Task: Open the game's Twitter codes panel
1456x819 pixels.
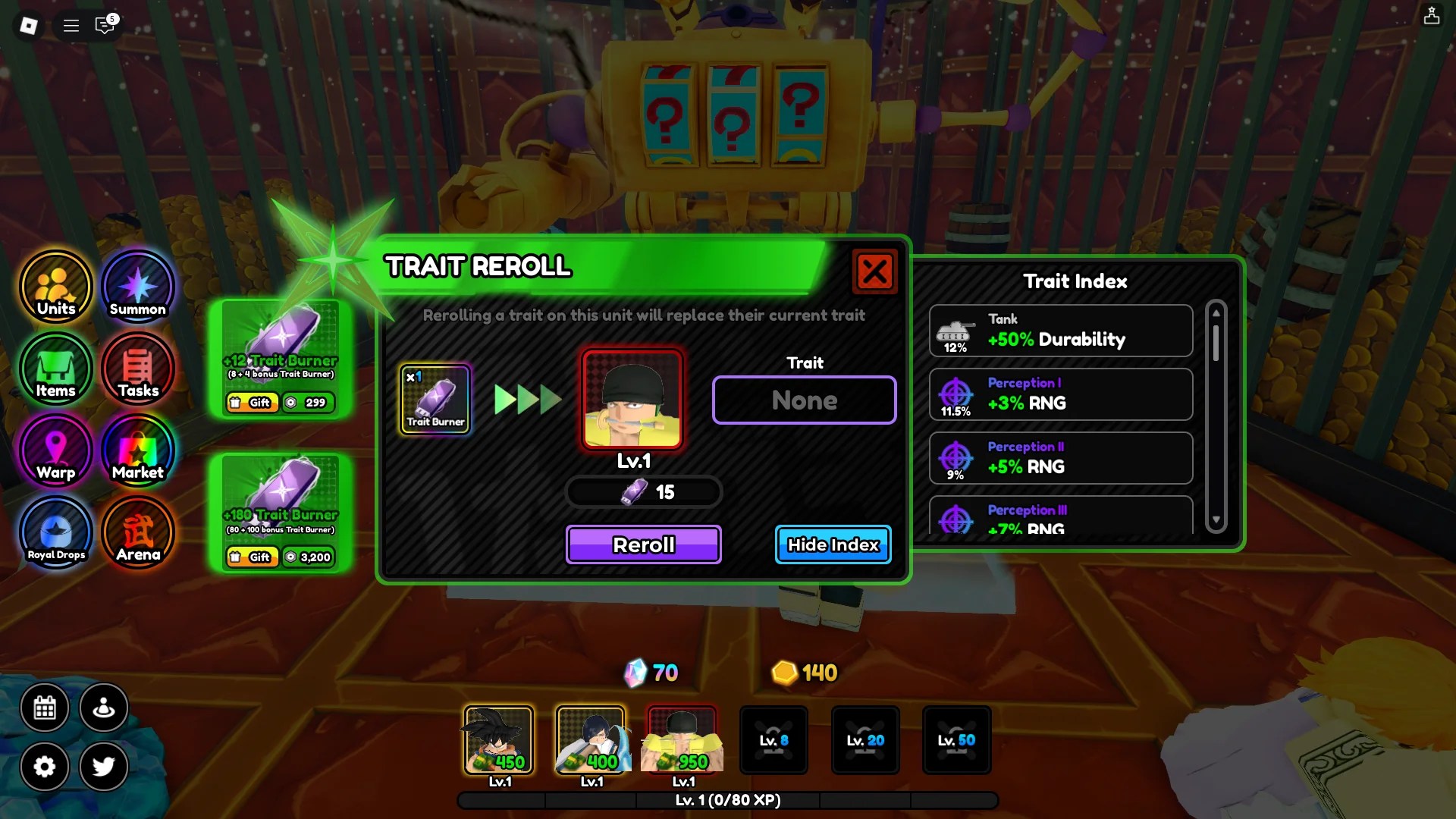Action: coord(104,767)
